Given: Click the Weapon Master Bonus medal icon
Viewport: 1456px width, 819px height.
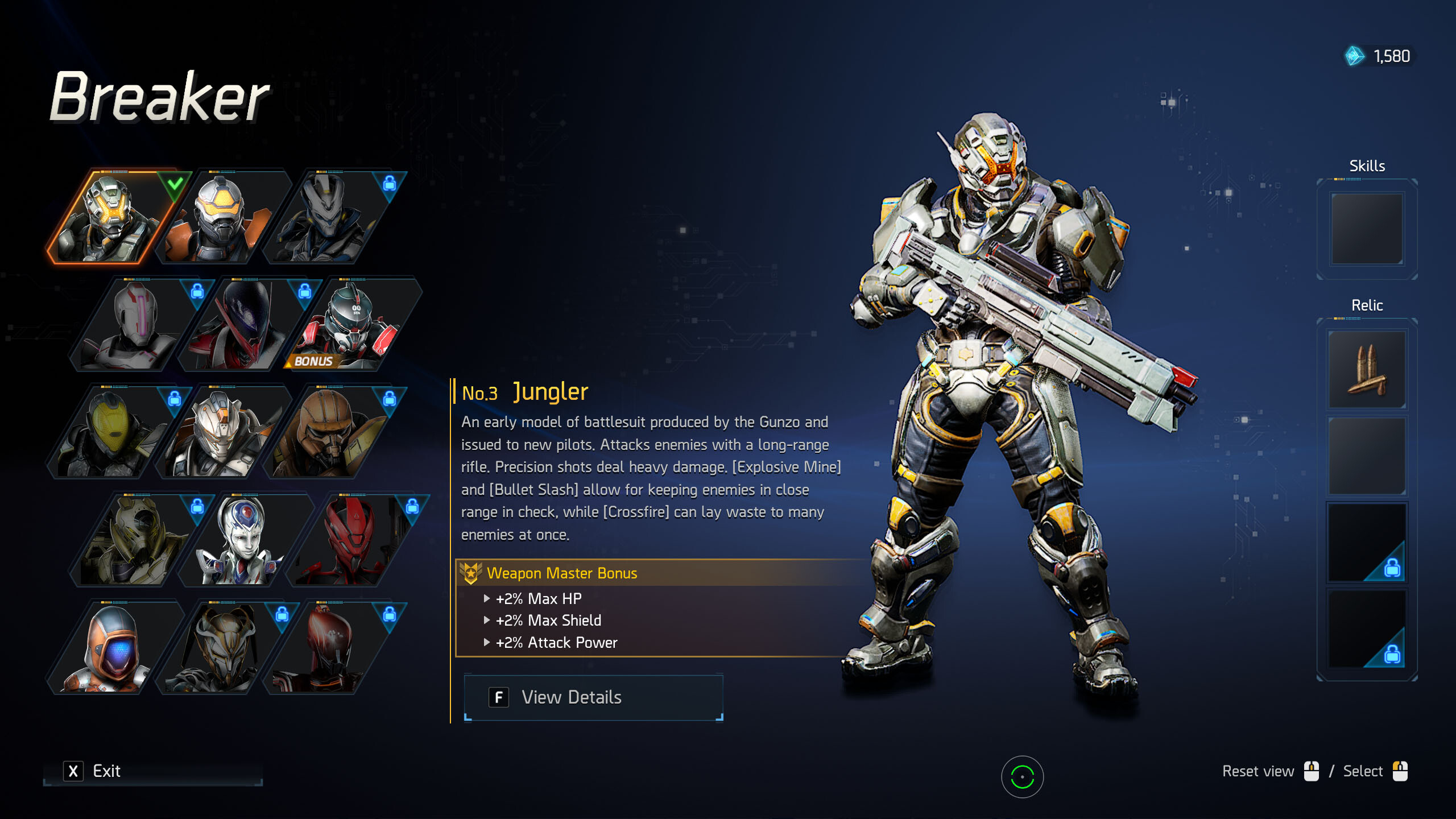Looking at the screenshot, I should [470, 573].
